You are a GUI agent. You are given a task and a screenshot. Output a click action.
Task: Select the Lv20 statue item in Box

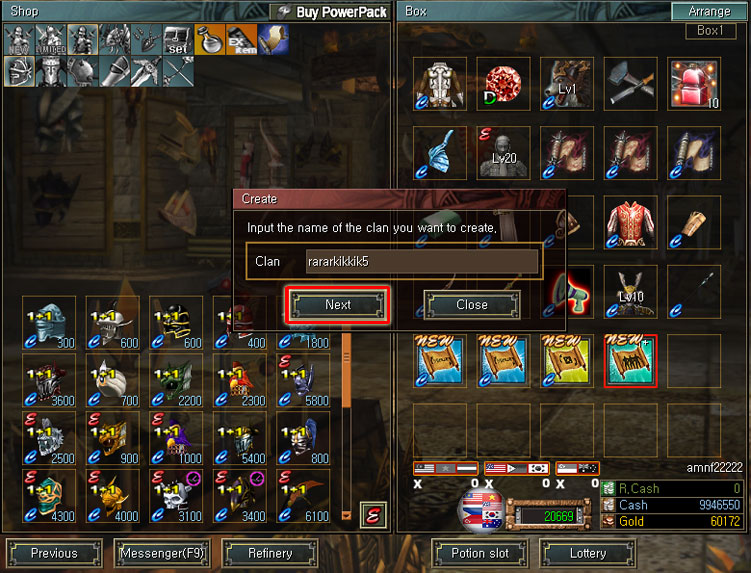click(x=503, y=151)
